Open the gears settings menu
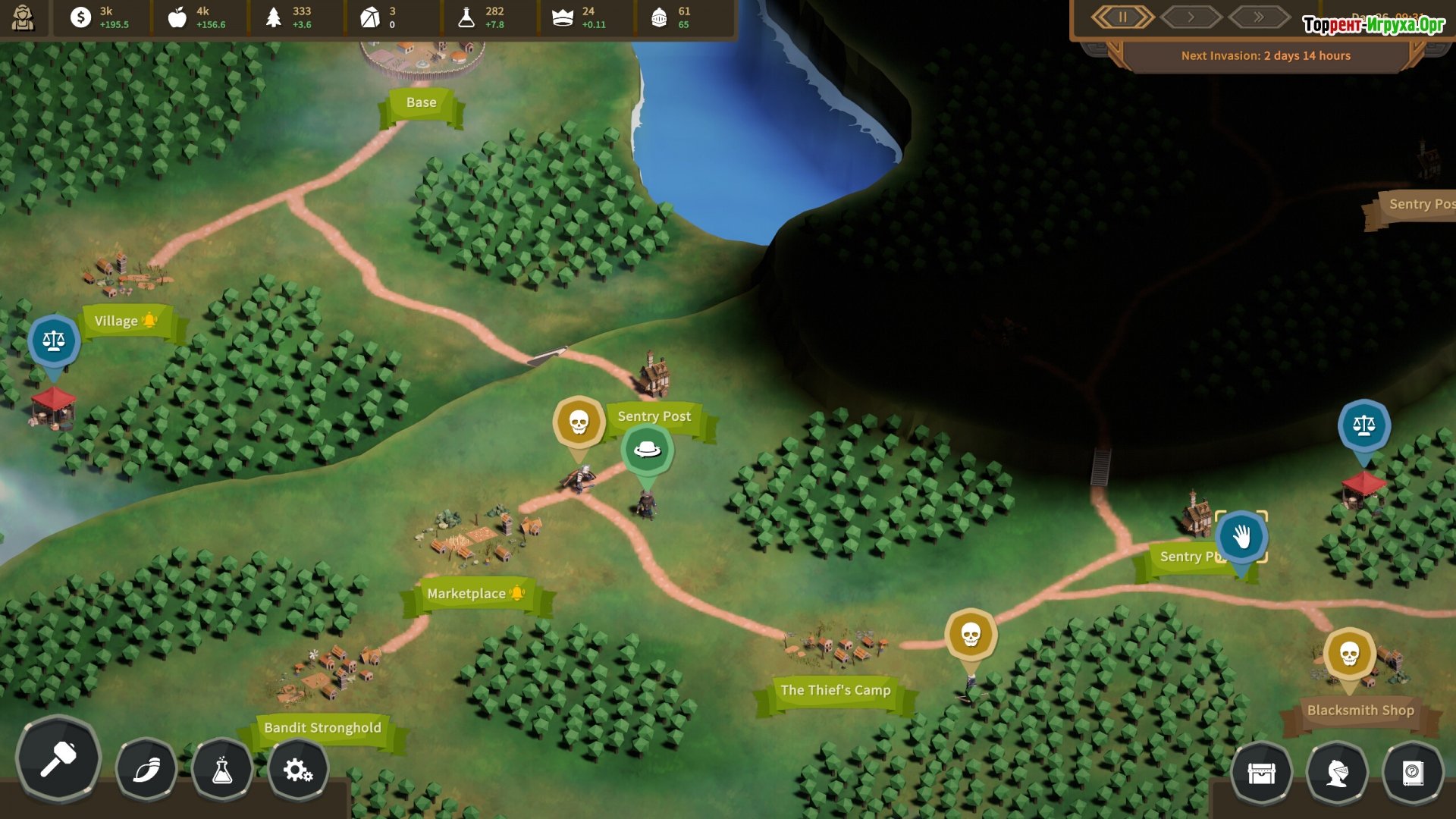This screenshot has height=819, width=1456. click(298, 771)
